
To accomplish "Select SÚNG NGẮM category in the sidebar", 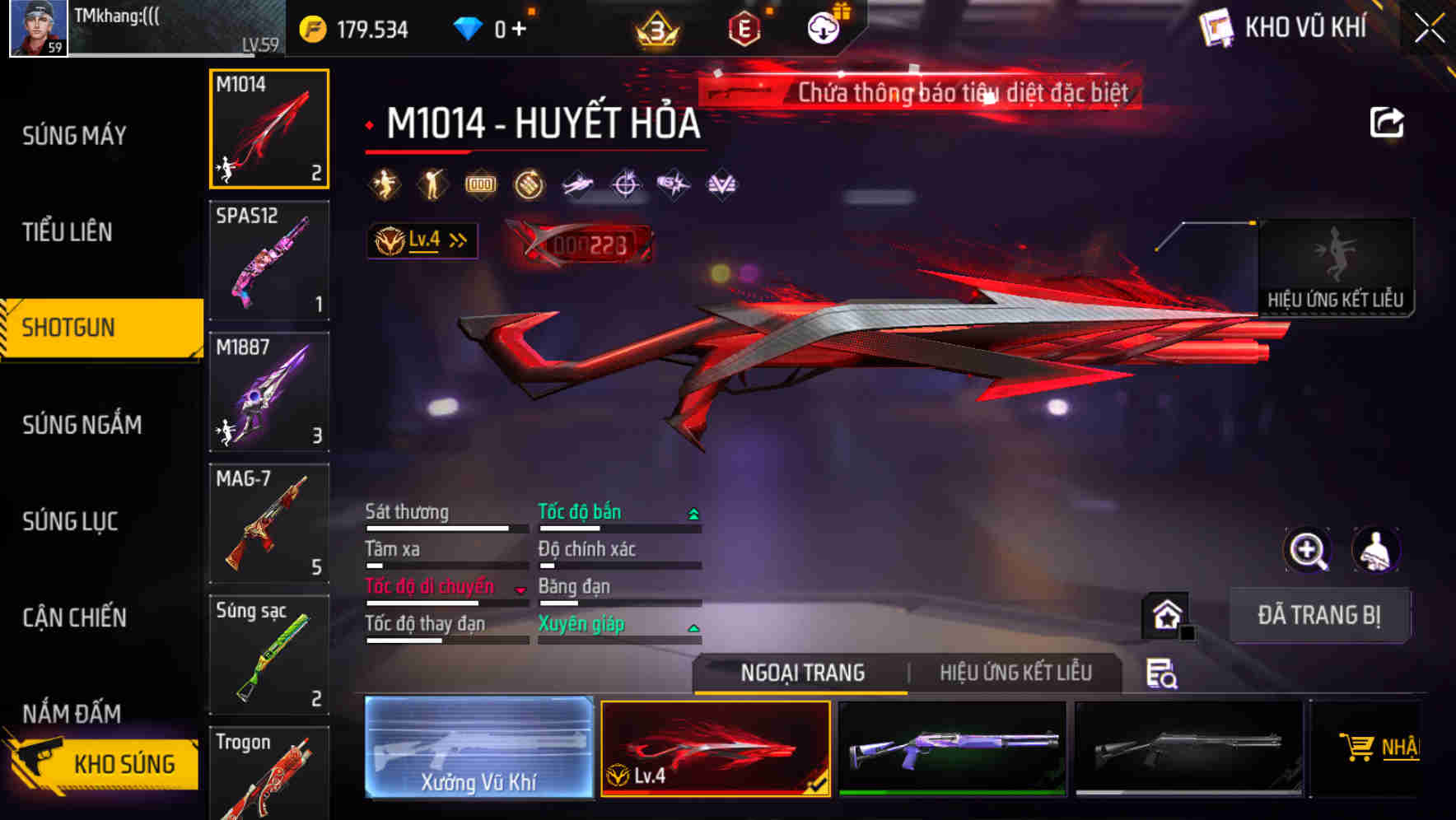I will 82,425.
